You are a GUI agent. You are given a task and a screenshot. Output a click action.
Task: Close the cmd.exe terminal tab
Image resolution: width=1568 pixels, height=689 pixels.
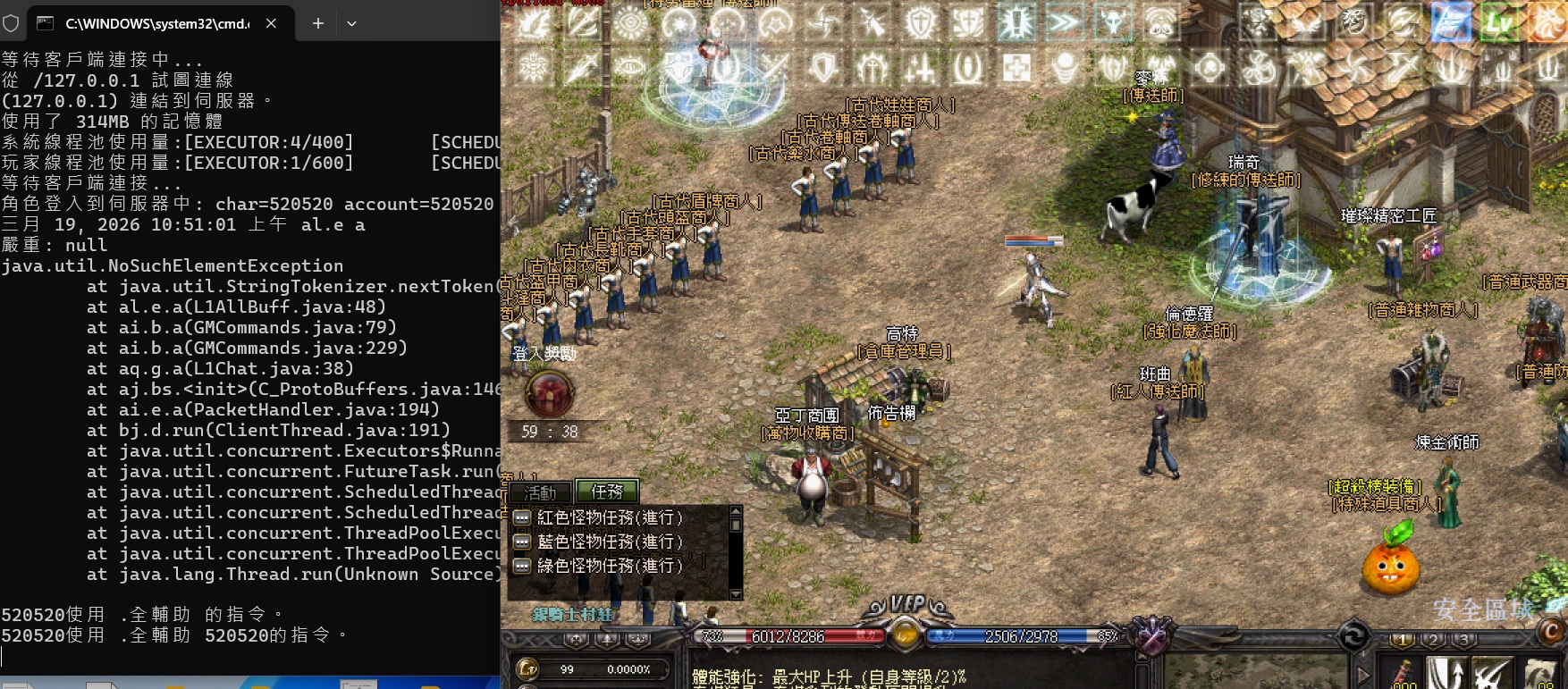[x=271, y=24]
